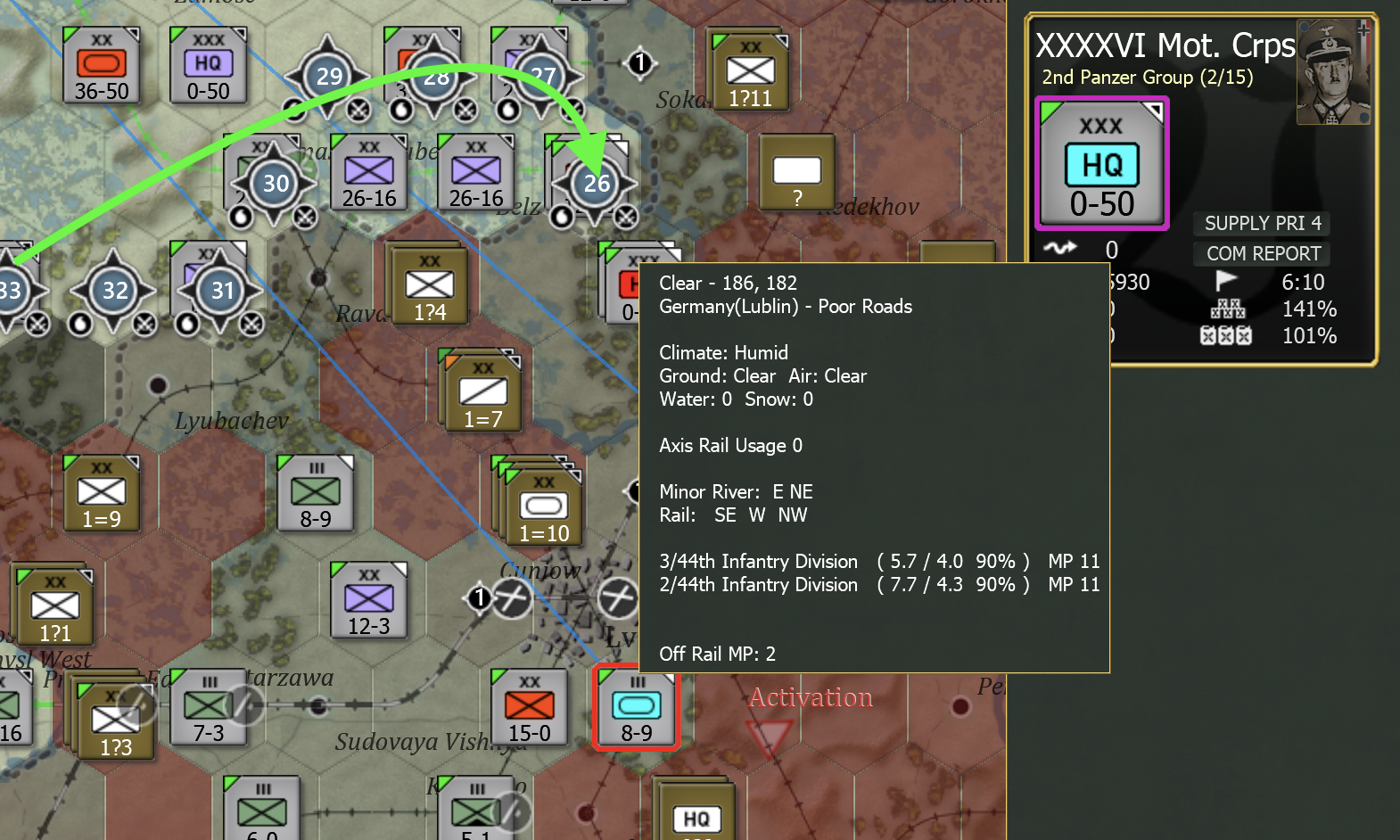Viewport: 1400px width, 840px height.
Task: Select the XXXXVI Mot. Crps HQ counter
Action: click(x=1100, y=163)
